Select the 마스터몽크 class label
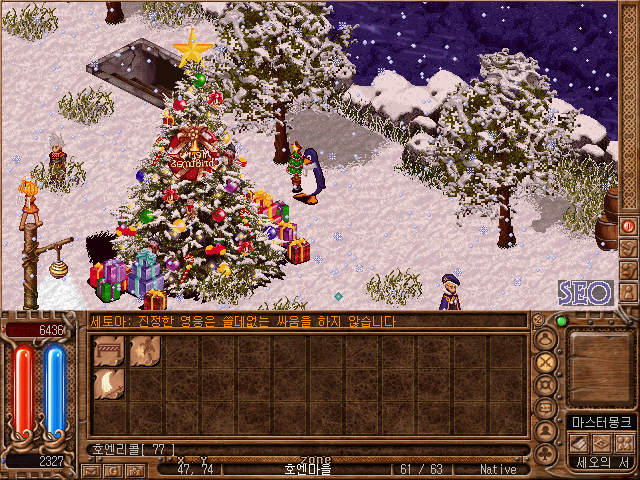 tap(601, 423)
